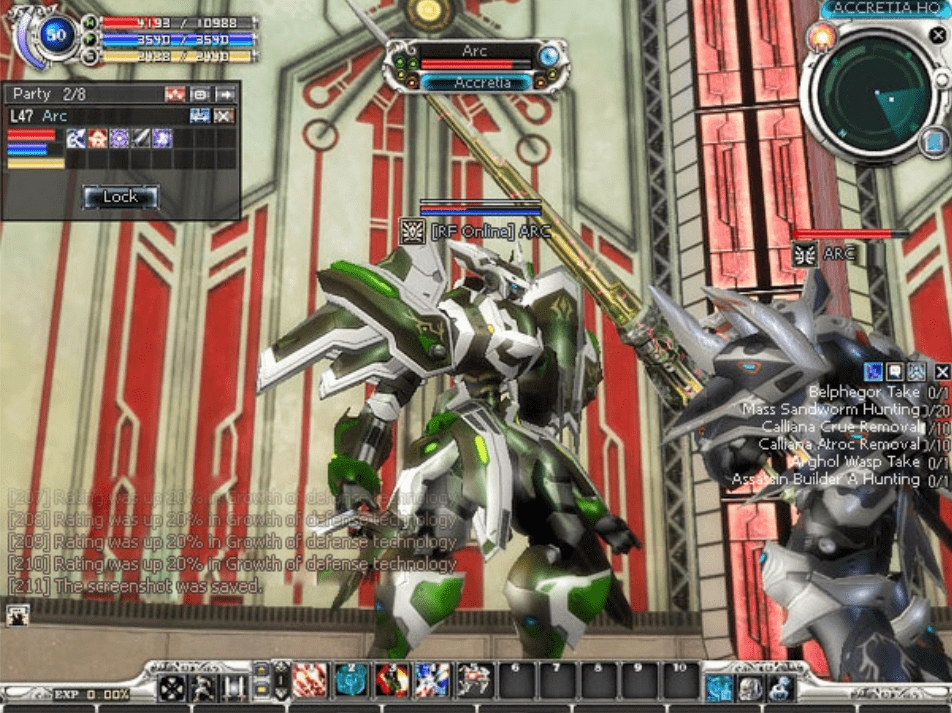The height and width of the screenshot is (713, 952).
Task: Select the Belphegor Take quest entry
Action: (x=864, y=392)
